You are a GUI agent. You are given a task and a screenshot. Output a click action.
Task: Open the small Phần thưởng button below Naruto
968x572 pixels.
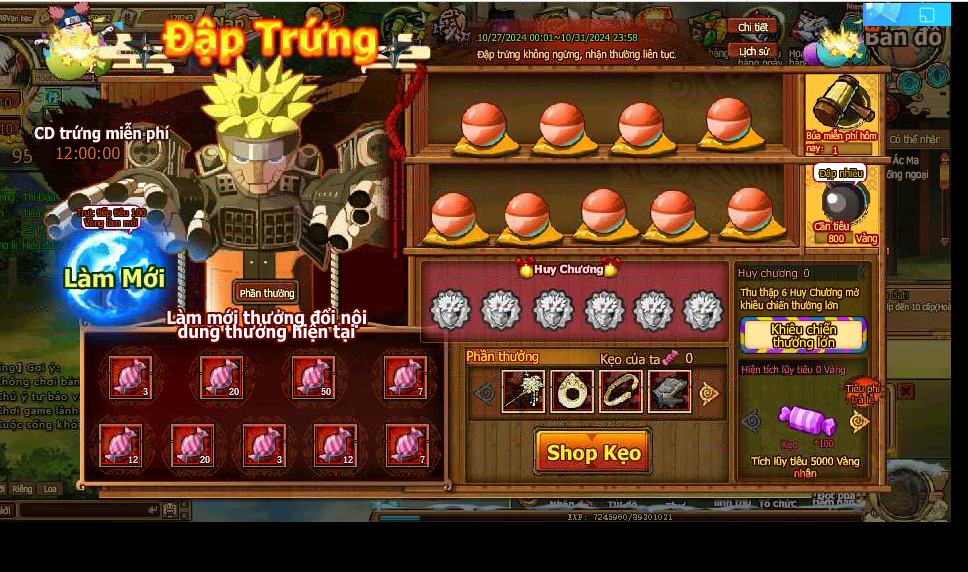tap(267, 293)
